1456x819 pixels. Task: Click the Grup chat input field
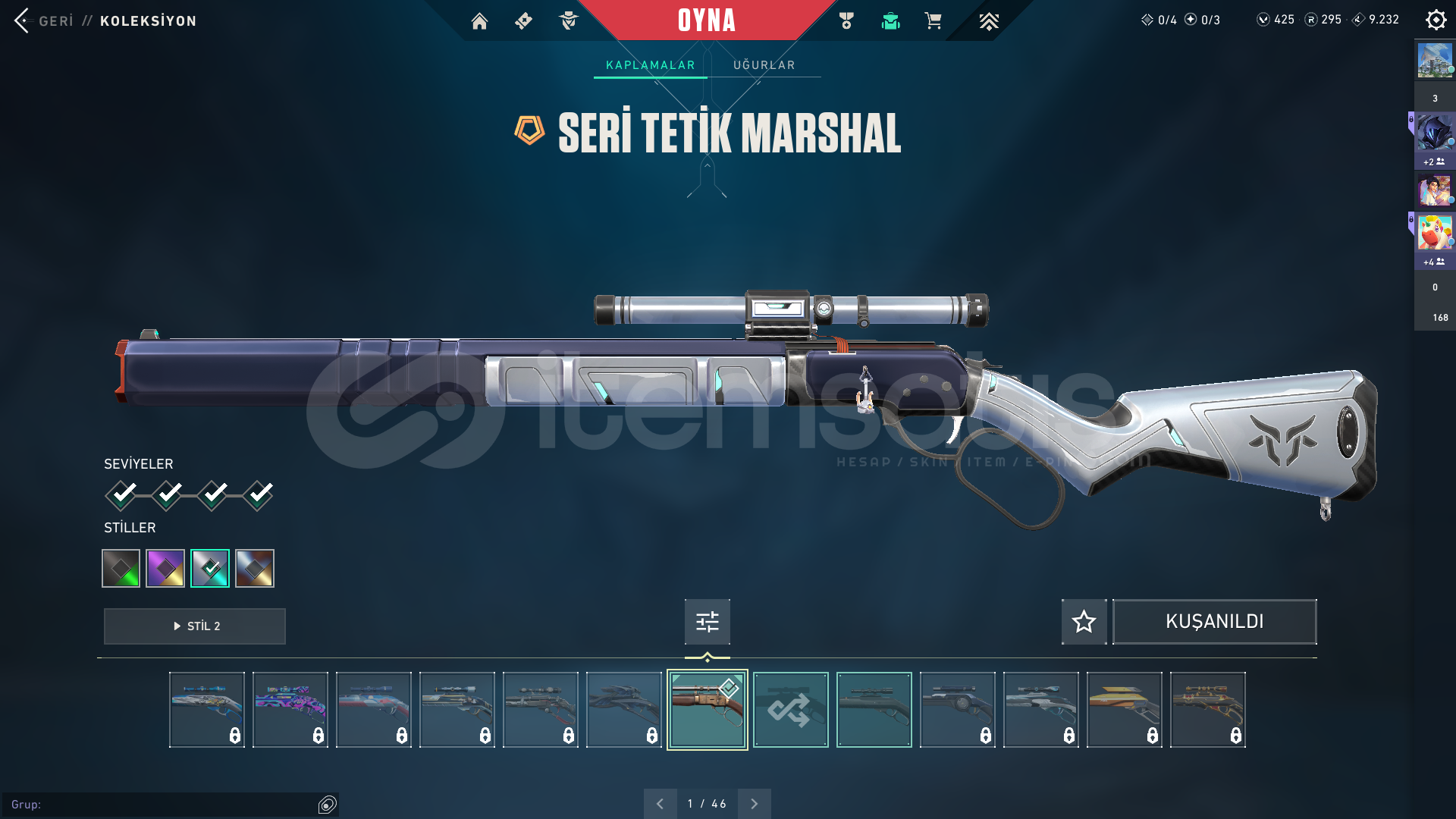click(163, 805)
